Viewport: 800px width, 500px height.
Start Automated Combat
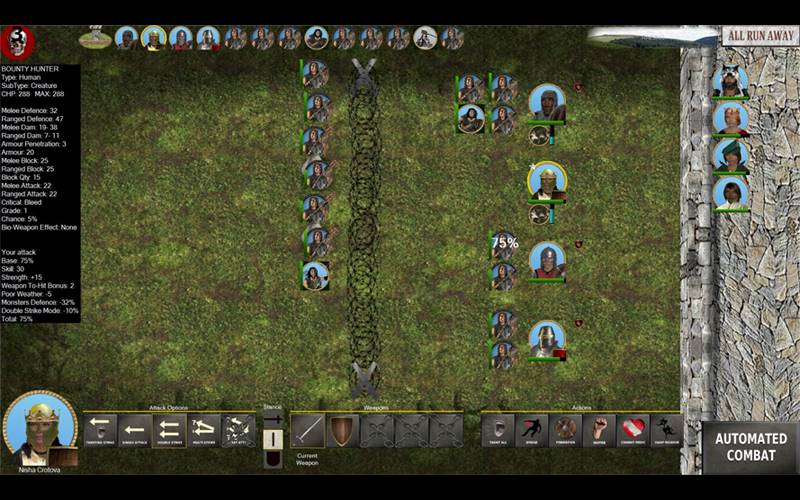(750, 447)
